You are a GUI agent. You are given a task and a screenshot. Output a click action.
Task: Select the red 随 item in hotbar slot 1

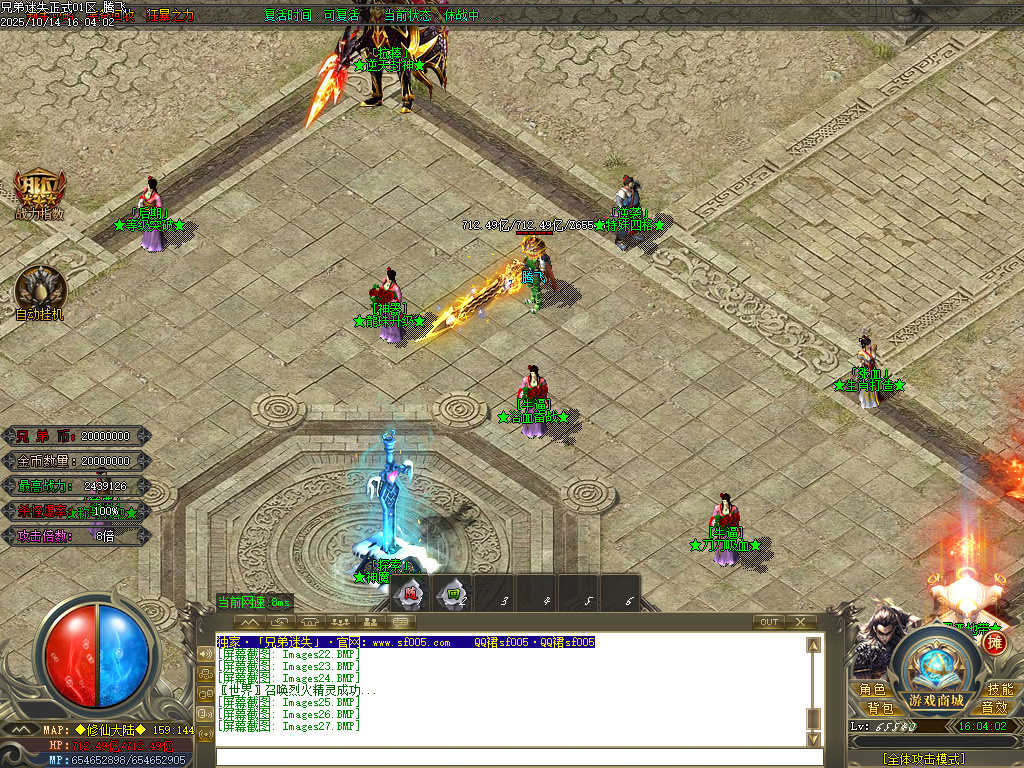[x=410, y=595]
